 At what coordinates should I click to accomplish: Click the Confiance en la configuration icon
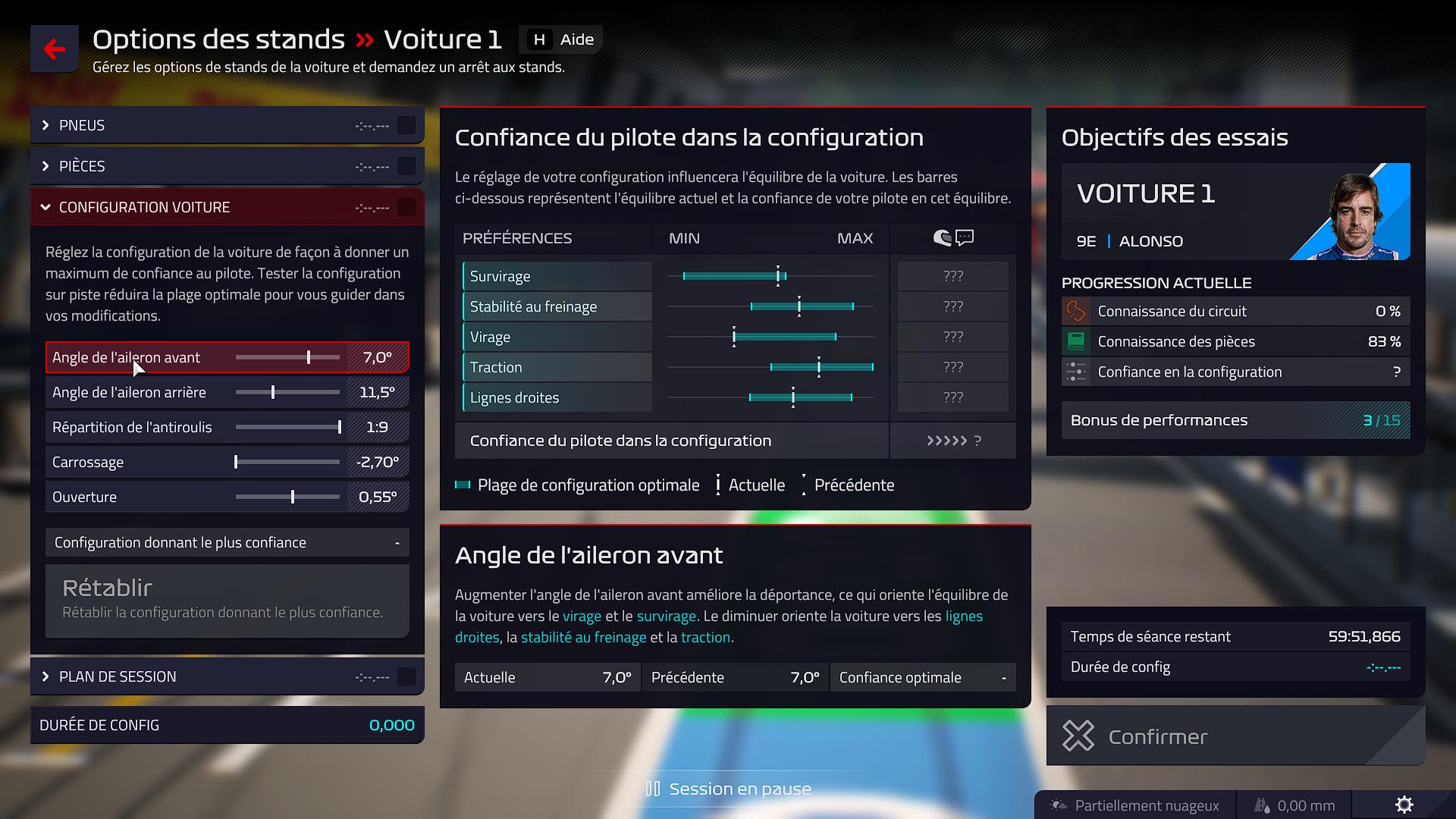click(x=1075, y=372)
